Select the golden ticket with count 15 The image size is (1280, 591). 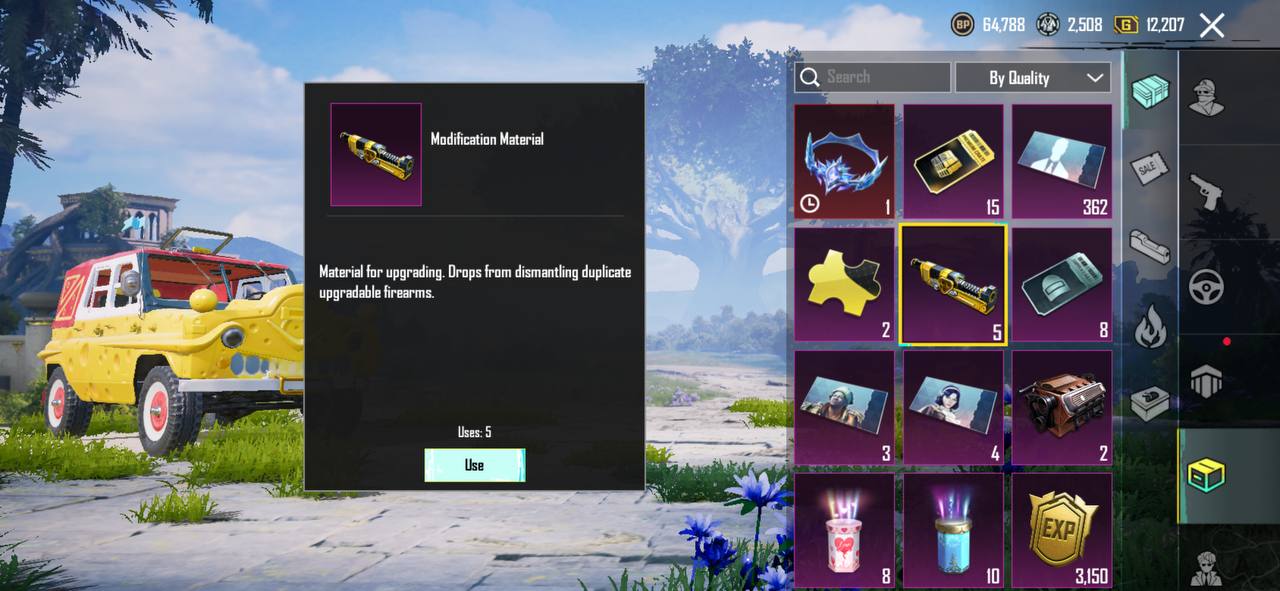point(953,162)
